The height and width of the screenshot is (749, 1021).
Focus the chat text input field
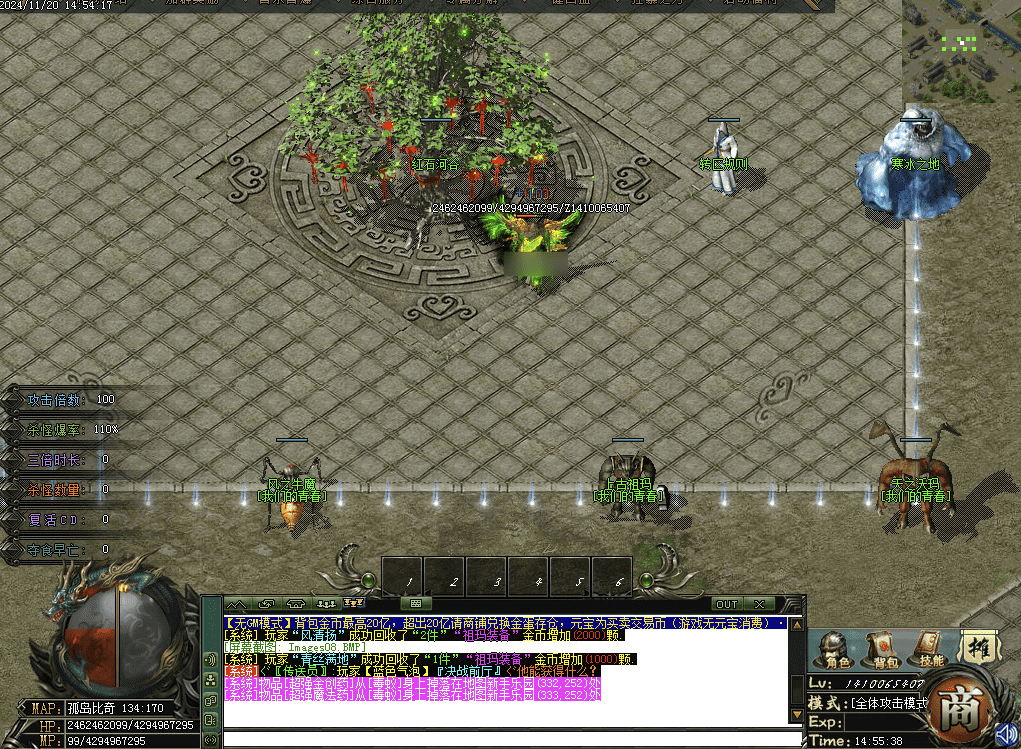click(x=510, y=739)
